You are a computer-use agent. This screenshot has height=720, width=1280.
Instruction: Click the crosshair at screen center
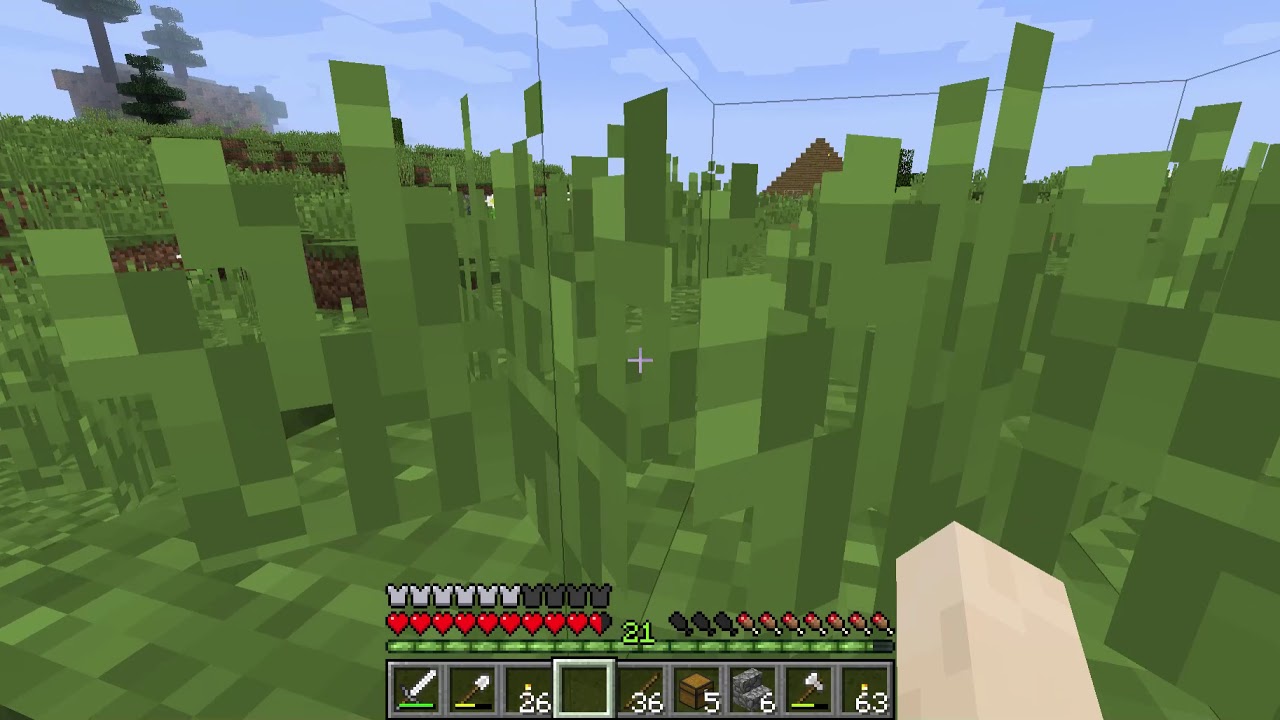point(639,360)
